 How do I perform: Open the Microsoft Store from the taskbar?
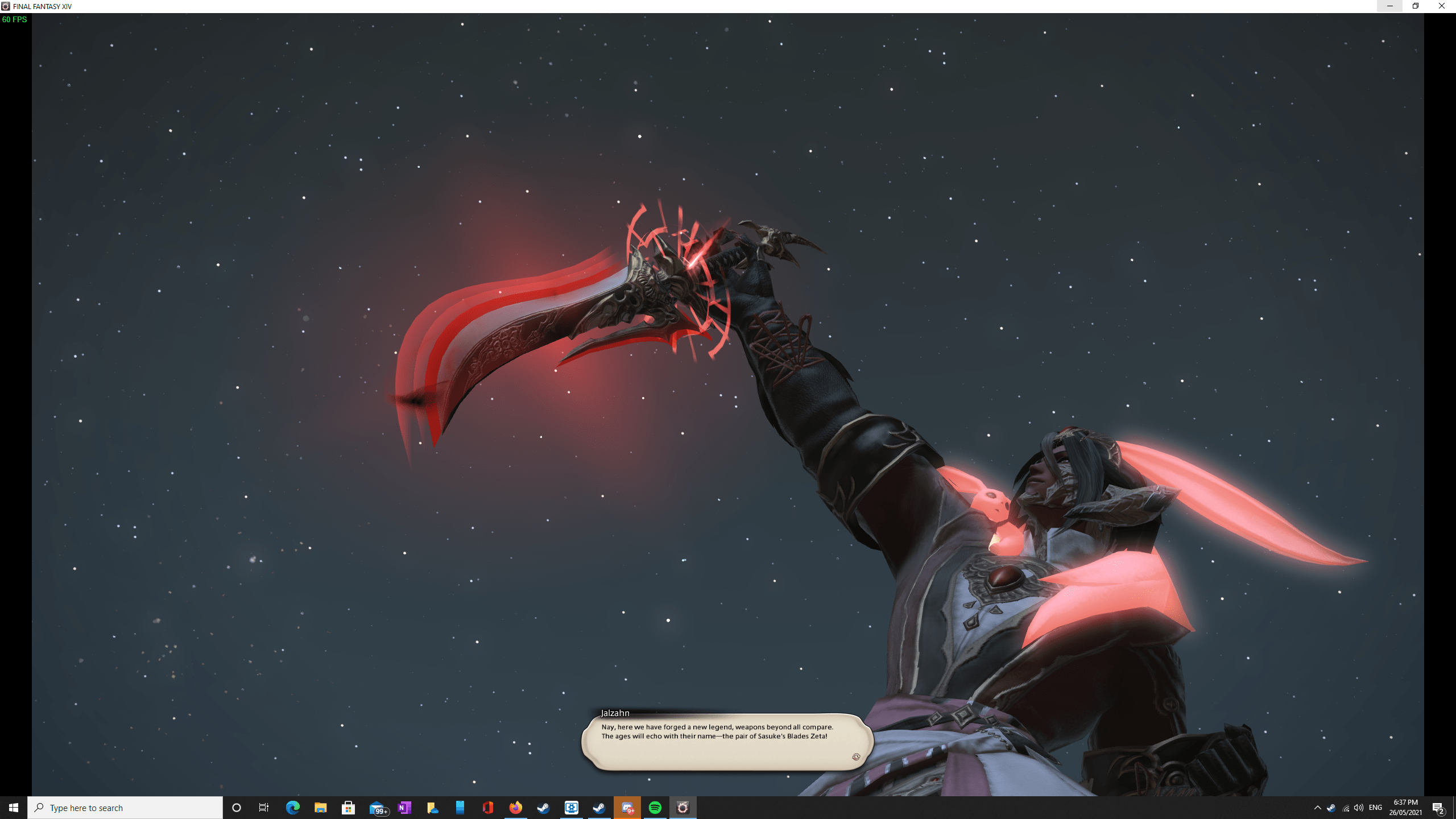tap(348, 807)
